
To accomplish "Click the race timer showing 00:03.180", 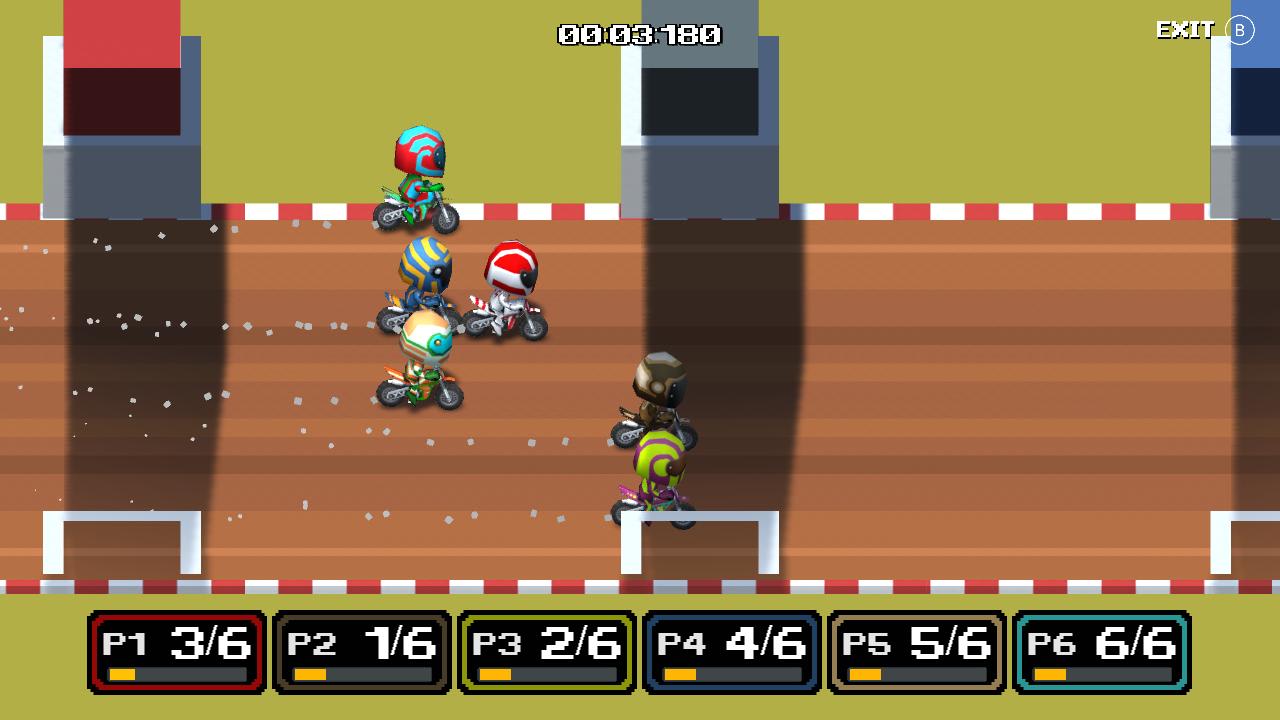I will tap(639, 35).
